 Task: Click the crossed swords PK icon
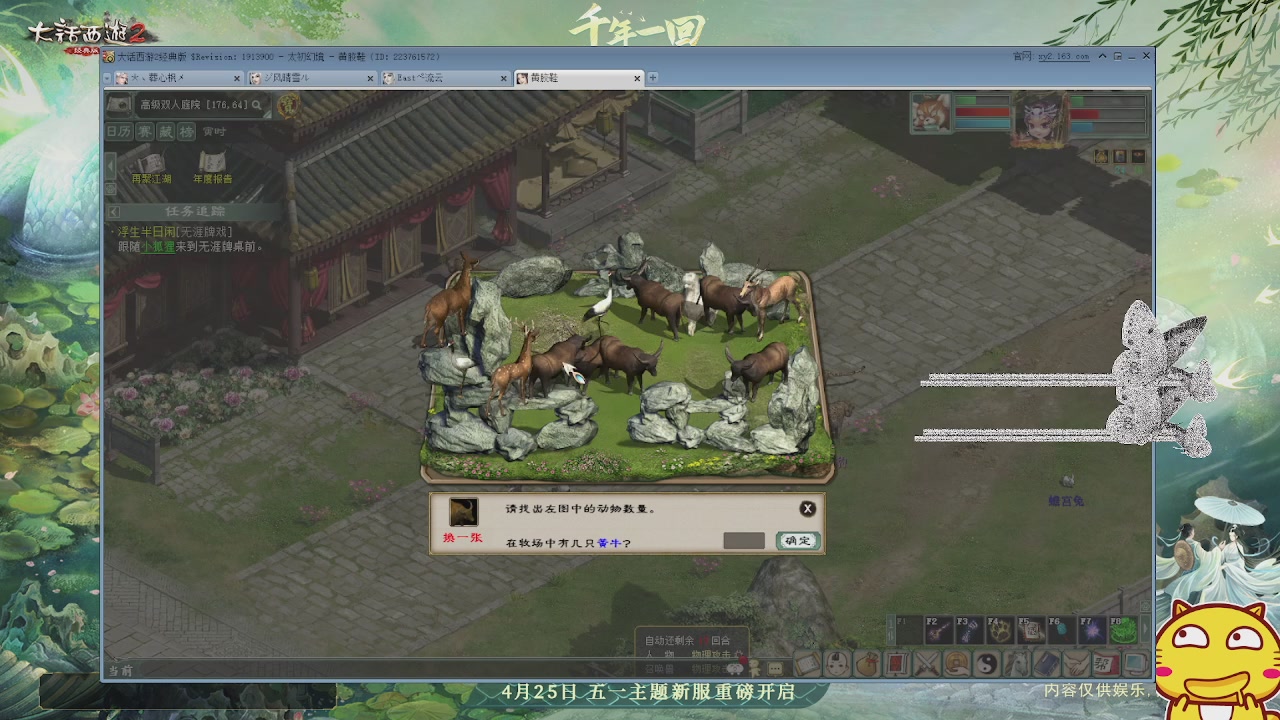(x=927, y=664)
